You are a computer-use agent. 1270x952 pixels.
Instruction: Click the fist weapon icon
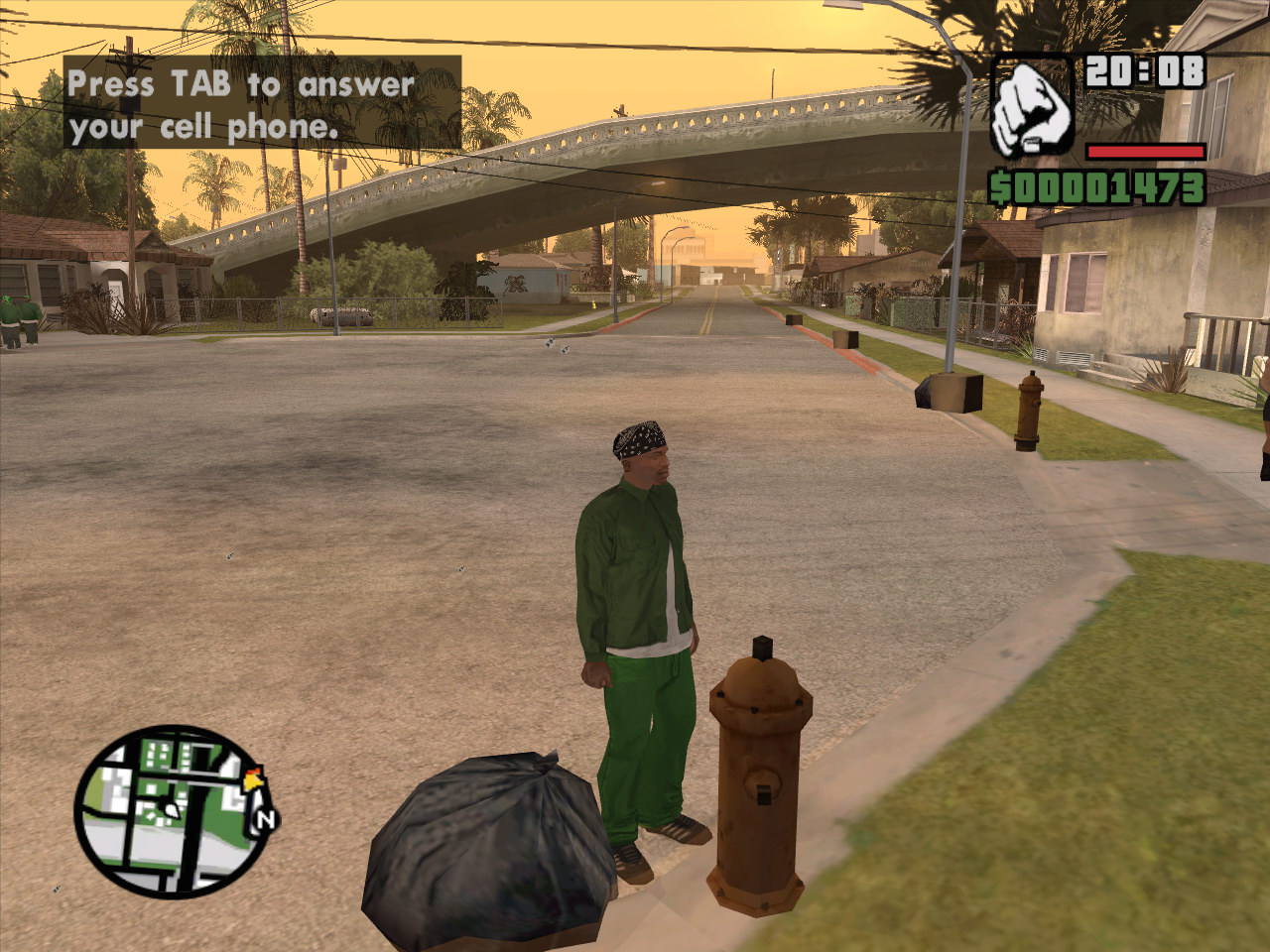[x=1032, y=107]
